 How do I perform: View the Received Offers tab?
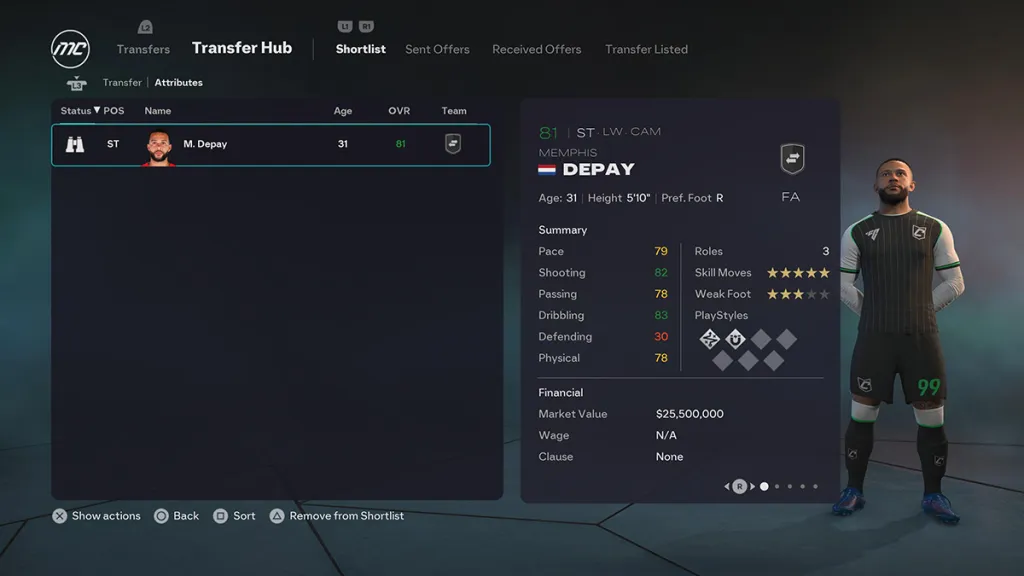click(x=536, y=49)
